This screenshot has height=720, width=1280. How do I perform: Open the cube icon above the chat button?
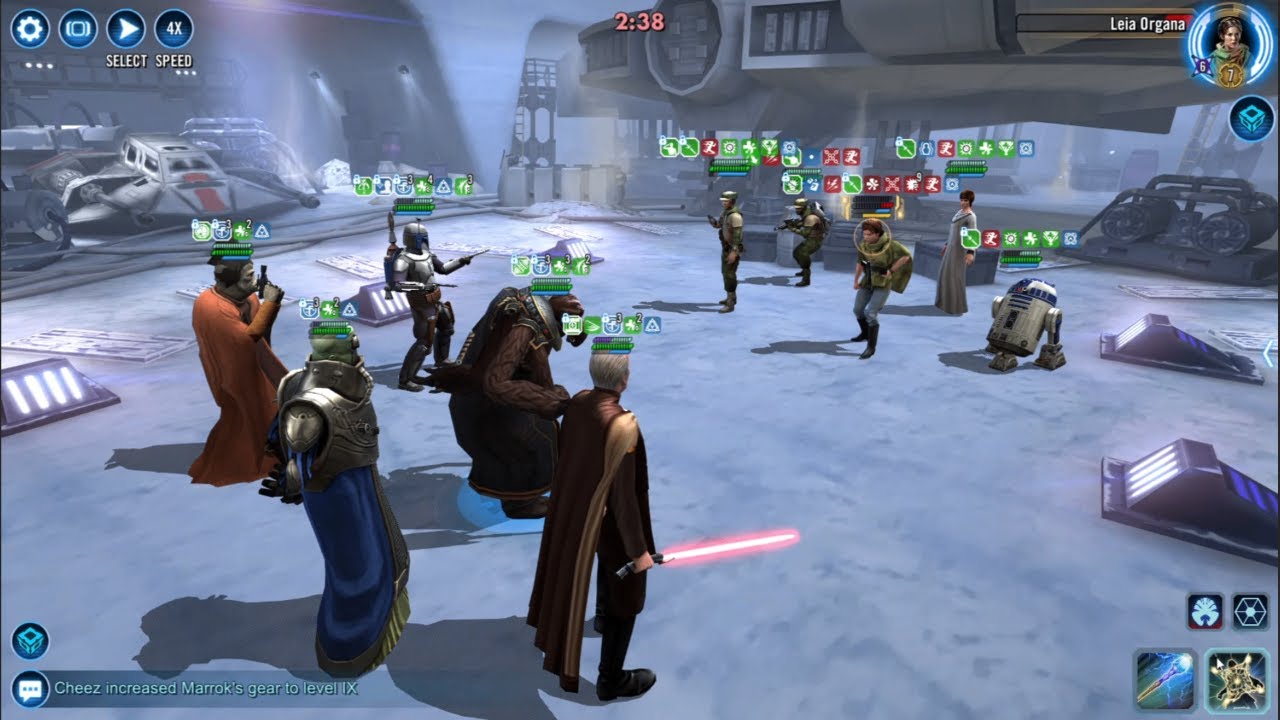pyautogui.click(x=30, y=641)
